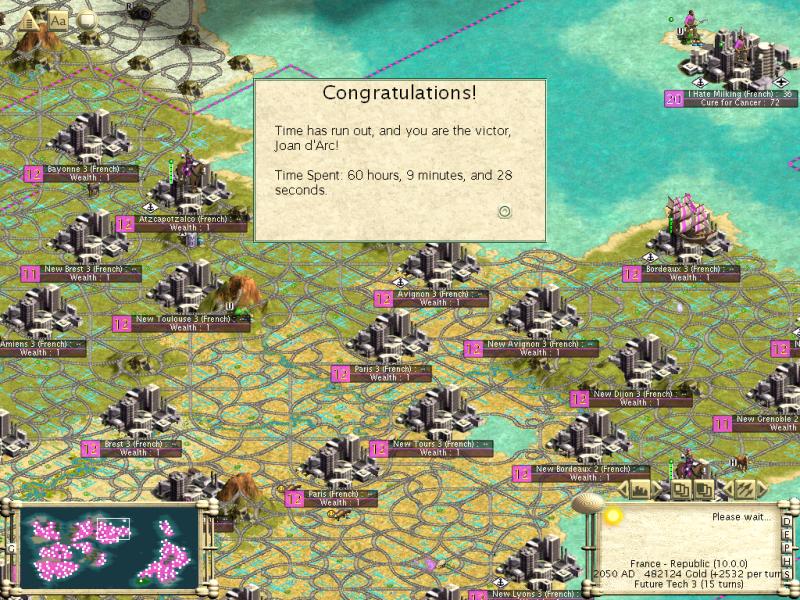Select the H advisor shortcut
The image size is (800, 600).
(x=787, y=563)
